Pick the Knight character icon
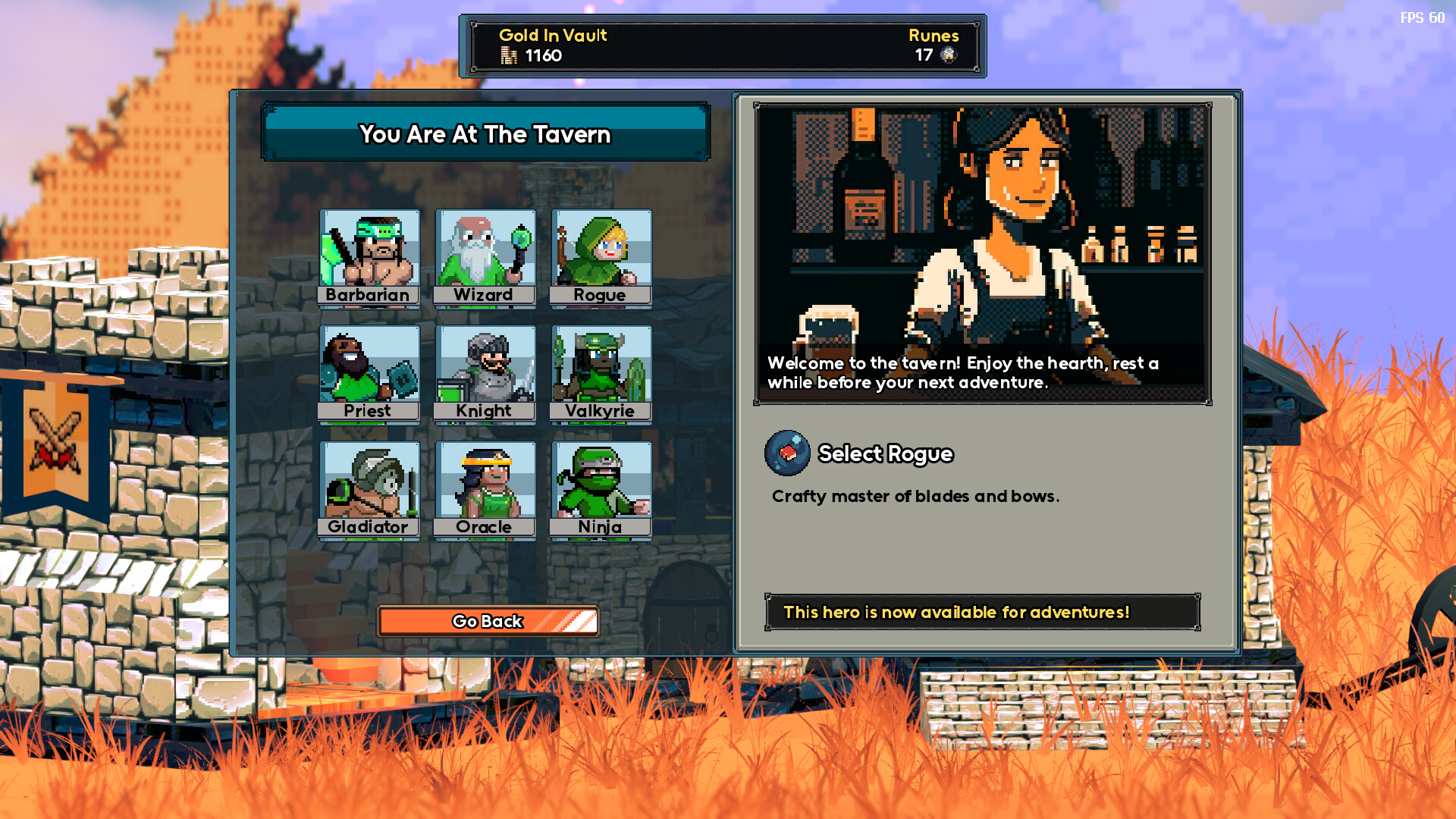Viewport: 1456px width, 819px height. [x=485, y=368]
